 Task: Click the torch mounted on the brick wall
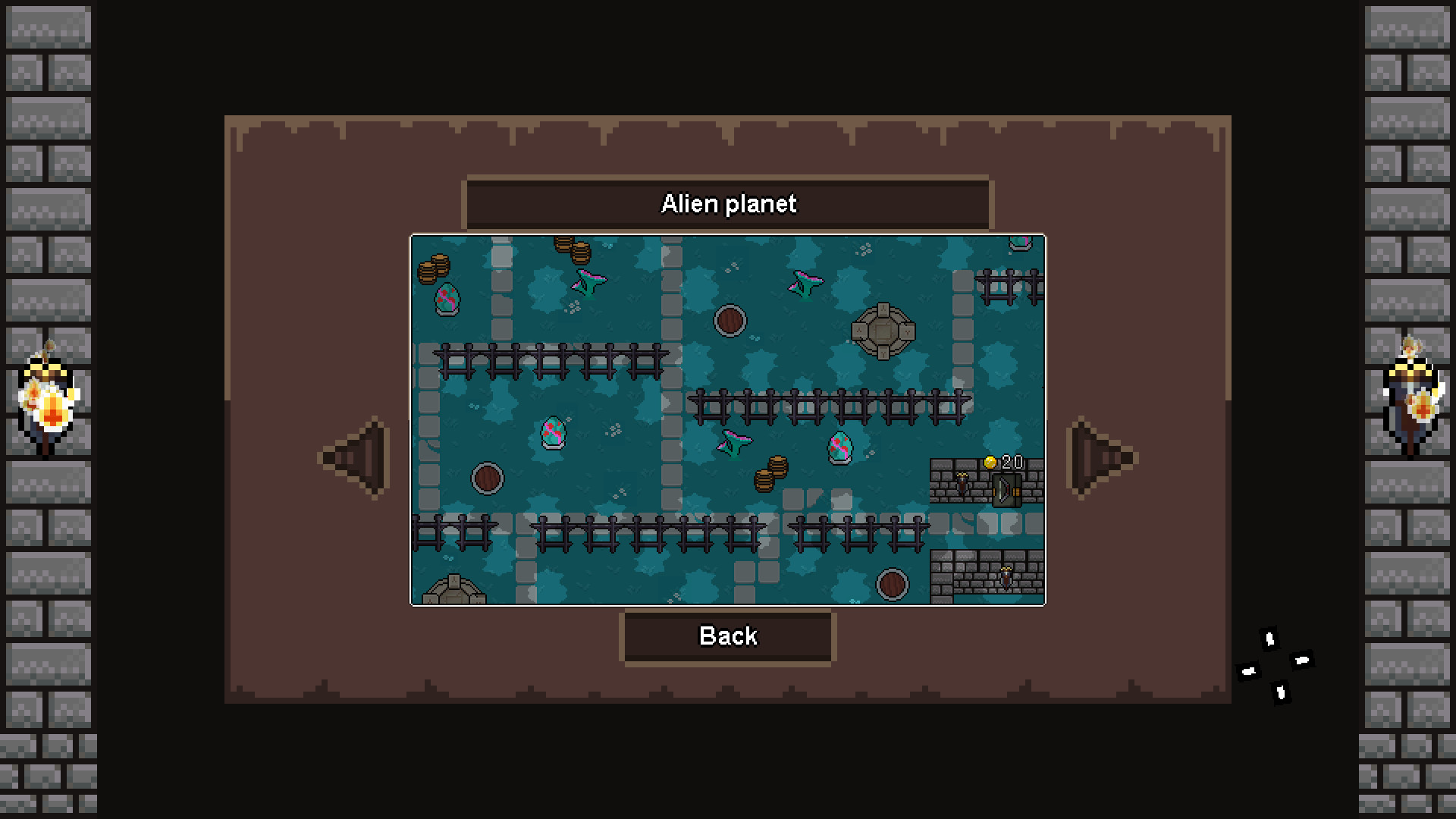[962, 482]
